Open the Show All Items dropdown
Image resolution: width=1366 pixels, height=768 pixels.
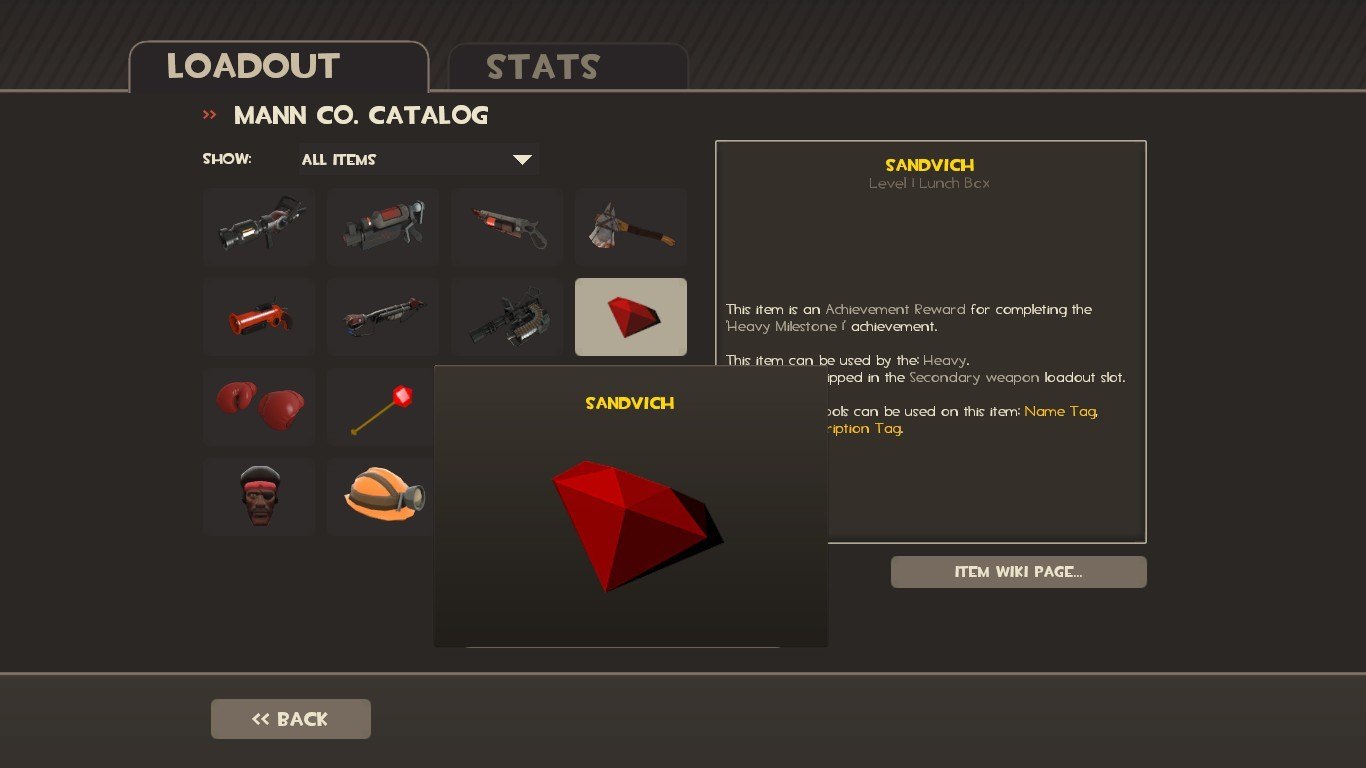(x=418, y=160)
